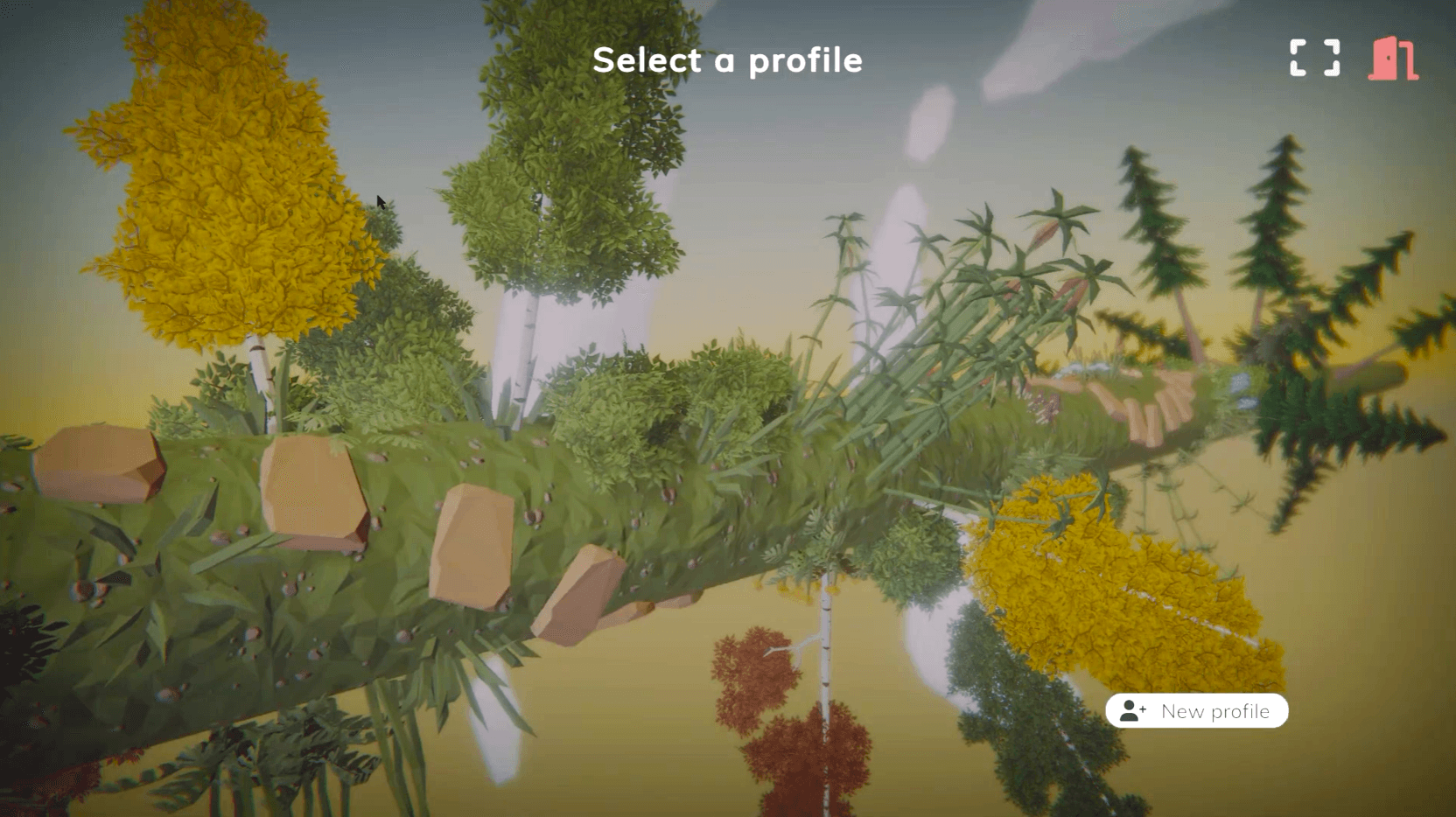Click the Select a profile heading

coord(728,59)
